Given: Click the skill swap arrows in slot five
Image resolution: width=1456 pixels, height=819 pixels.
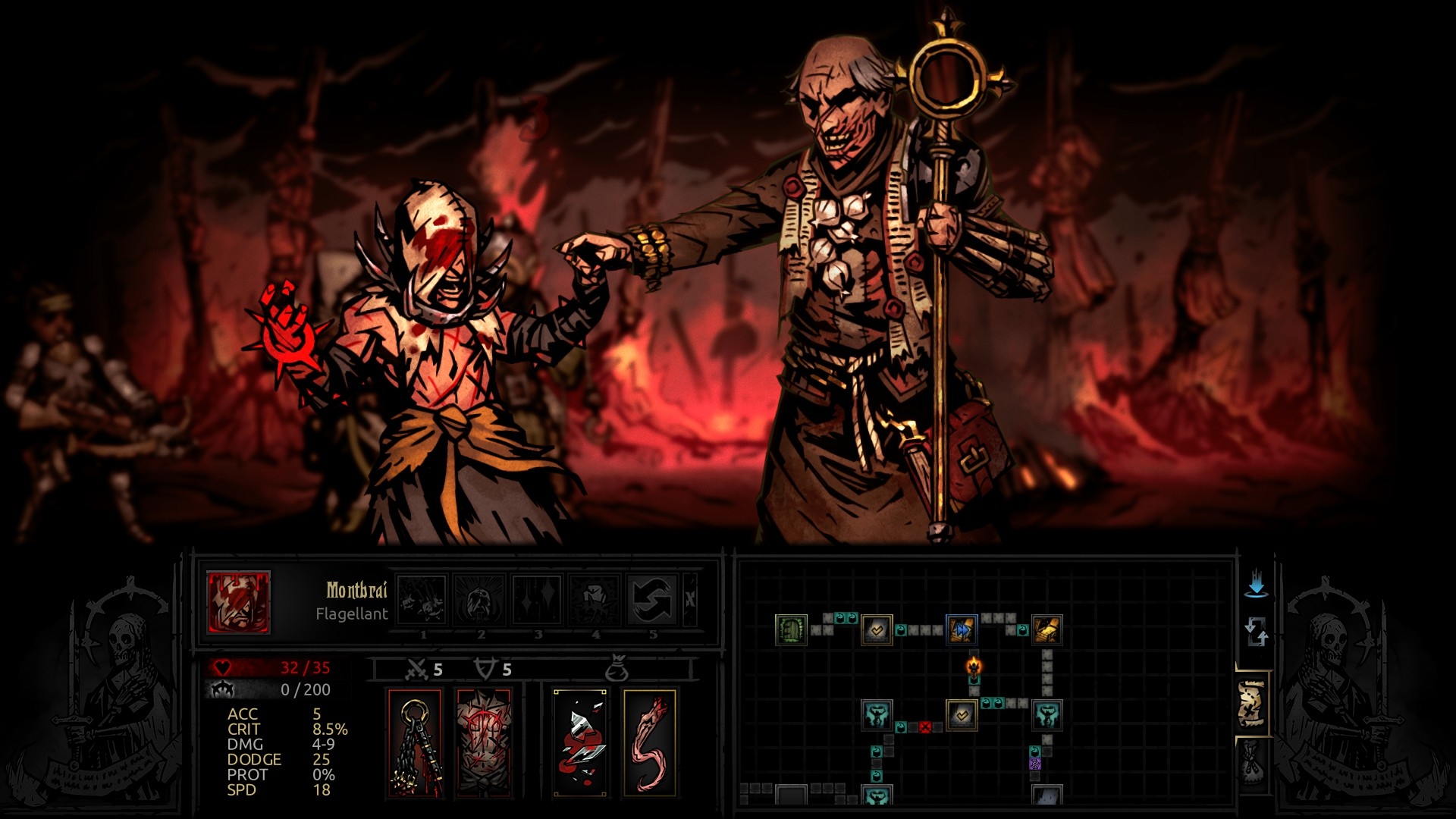Looking at the screenshot, I should [x=652, y=601].
